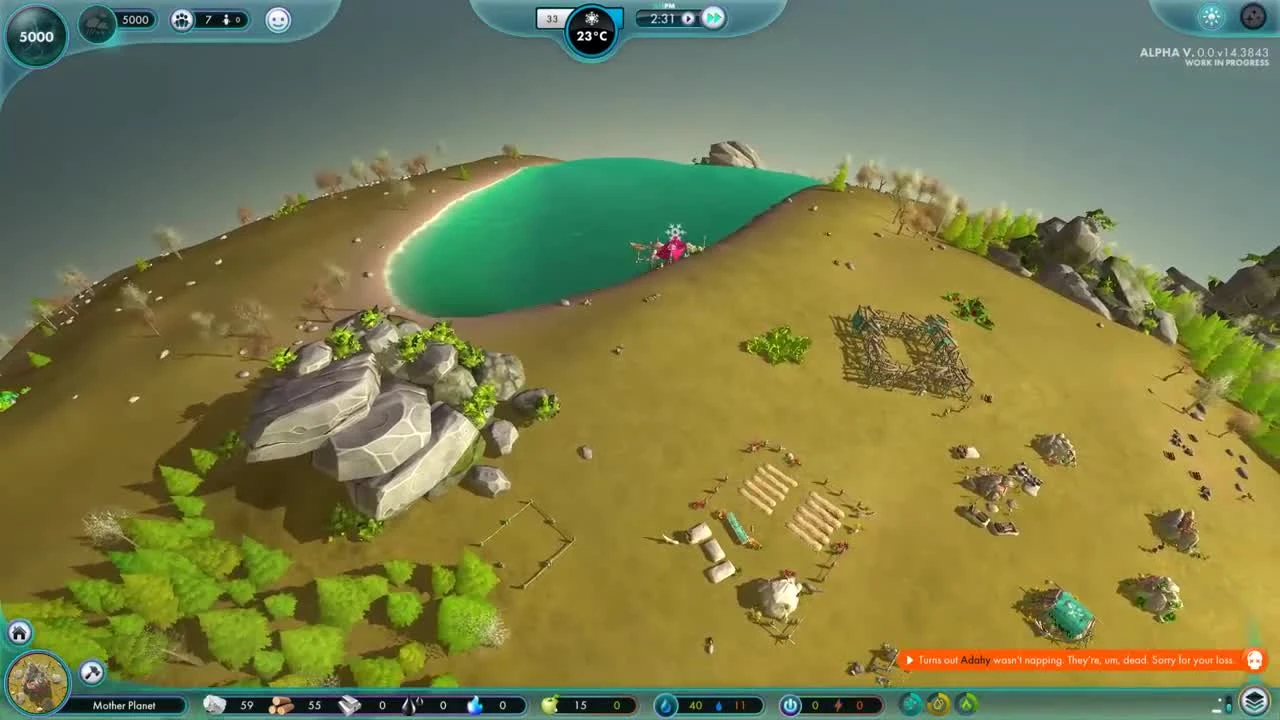Screen dimensions: 1280x720
Task: Toggle the fast-forward speed control
Action: pyautogui.click(x=713, y=17)
